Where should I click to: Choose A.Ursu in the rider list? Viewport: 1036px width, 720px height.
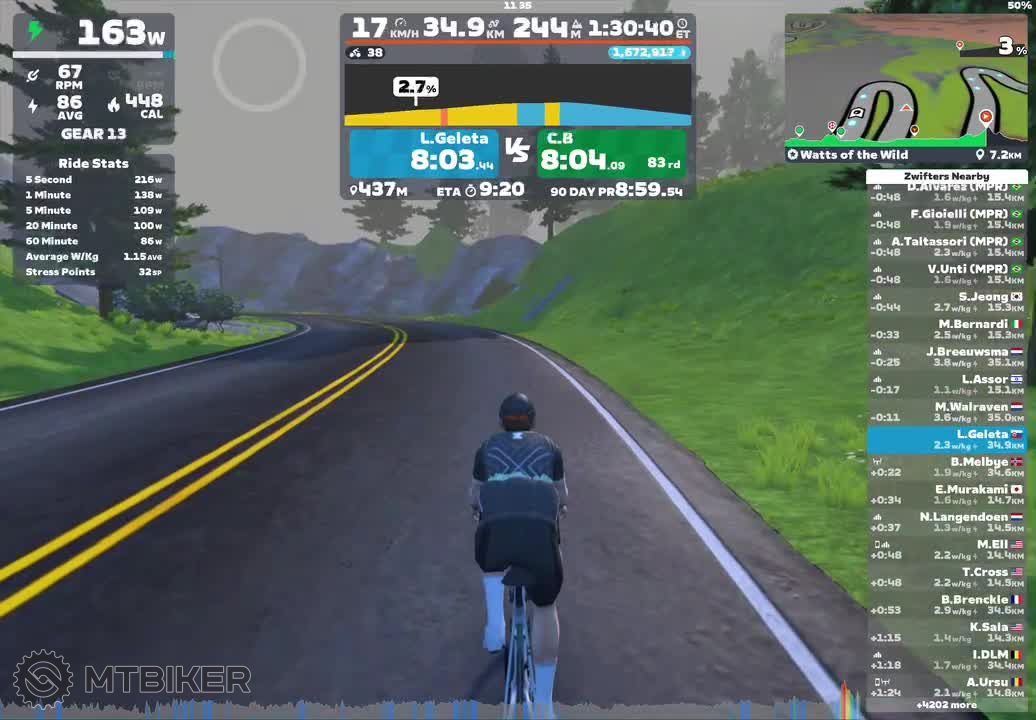click(x=946, y=687)
